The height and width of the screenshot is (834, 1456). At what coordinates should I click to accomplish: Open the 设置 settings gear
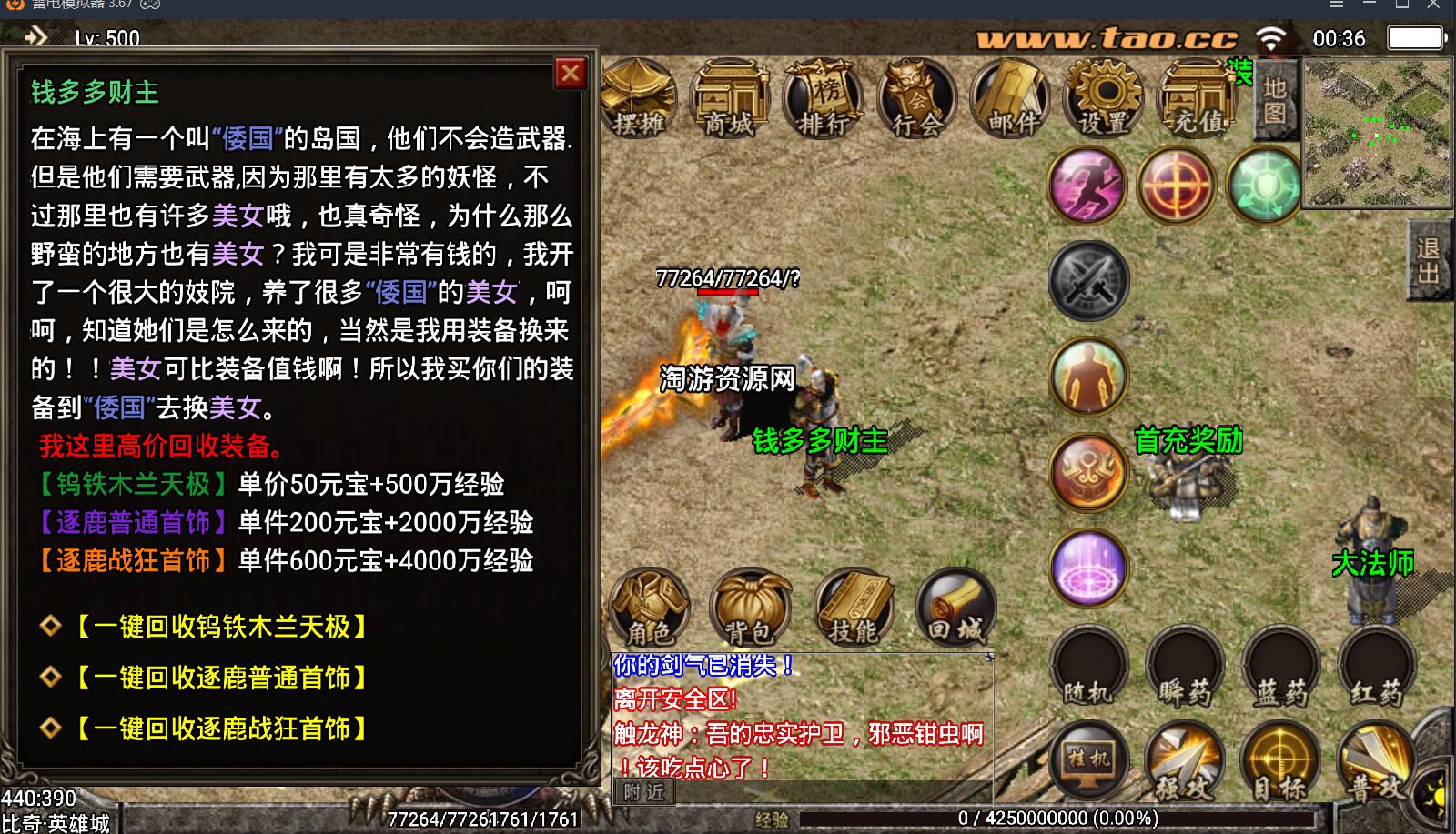point(1105,99)
